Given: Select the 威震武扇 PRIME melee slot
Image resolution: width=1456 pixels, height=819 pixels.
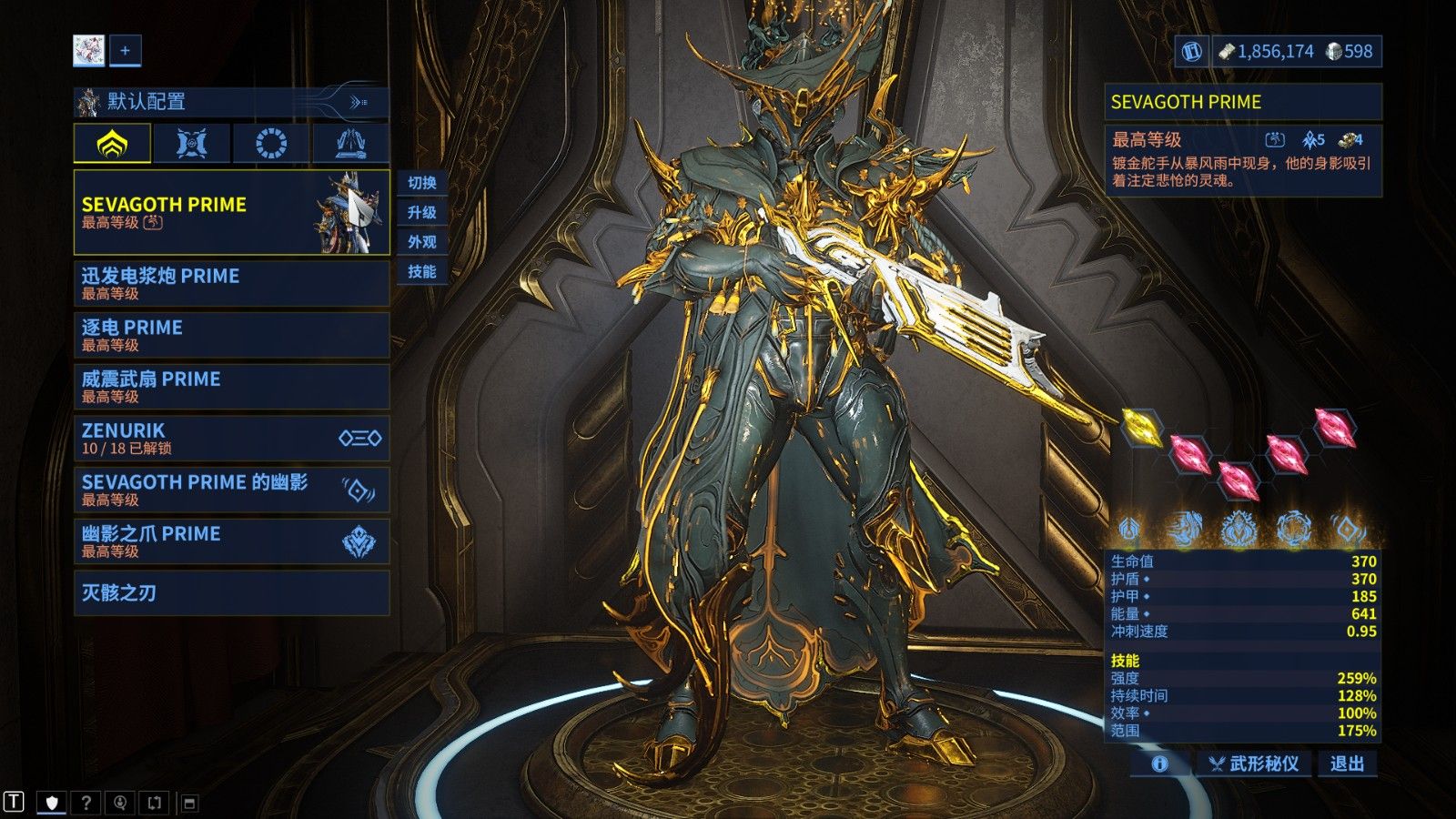Looking at the screenshot, I should (231, 387).
